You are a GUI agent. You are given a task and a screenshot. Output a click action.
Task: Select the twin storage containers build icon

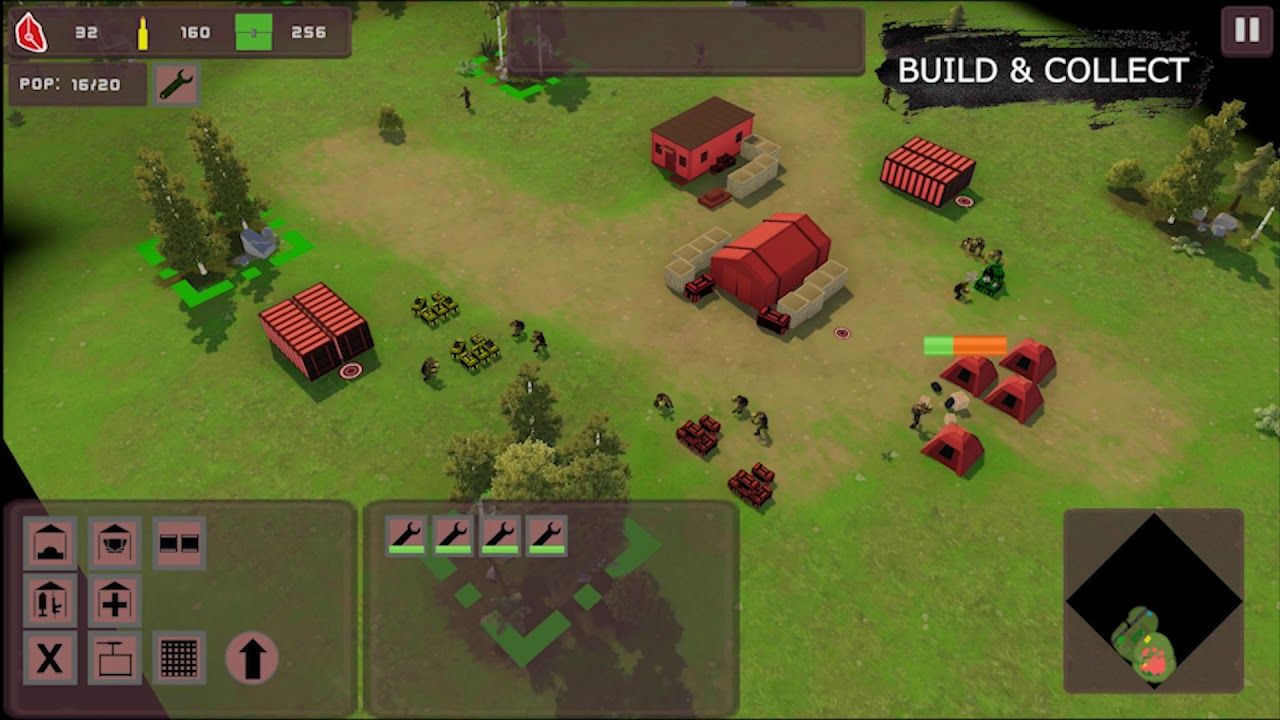(179, 543)
